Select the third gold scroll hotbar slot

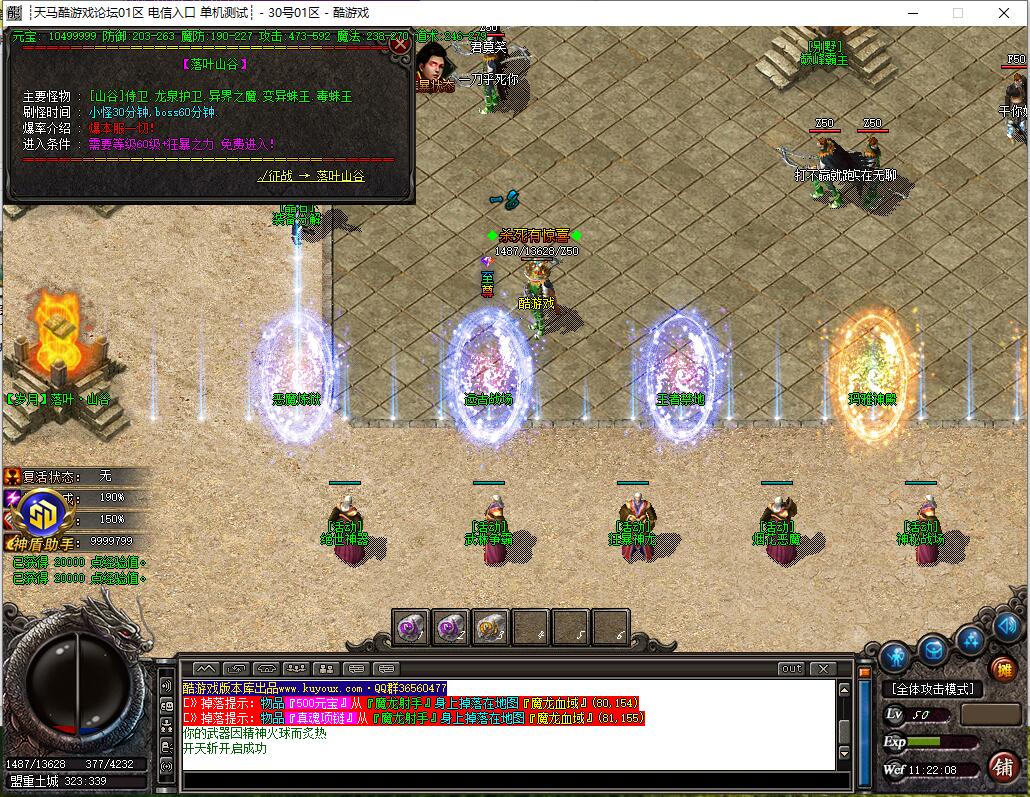click(x=491, y=627)
